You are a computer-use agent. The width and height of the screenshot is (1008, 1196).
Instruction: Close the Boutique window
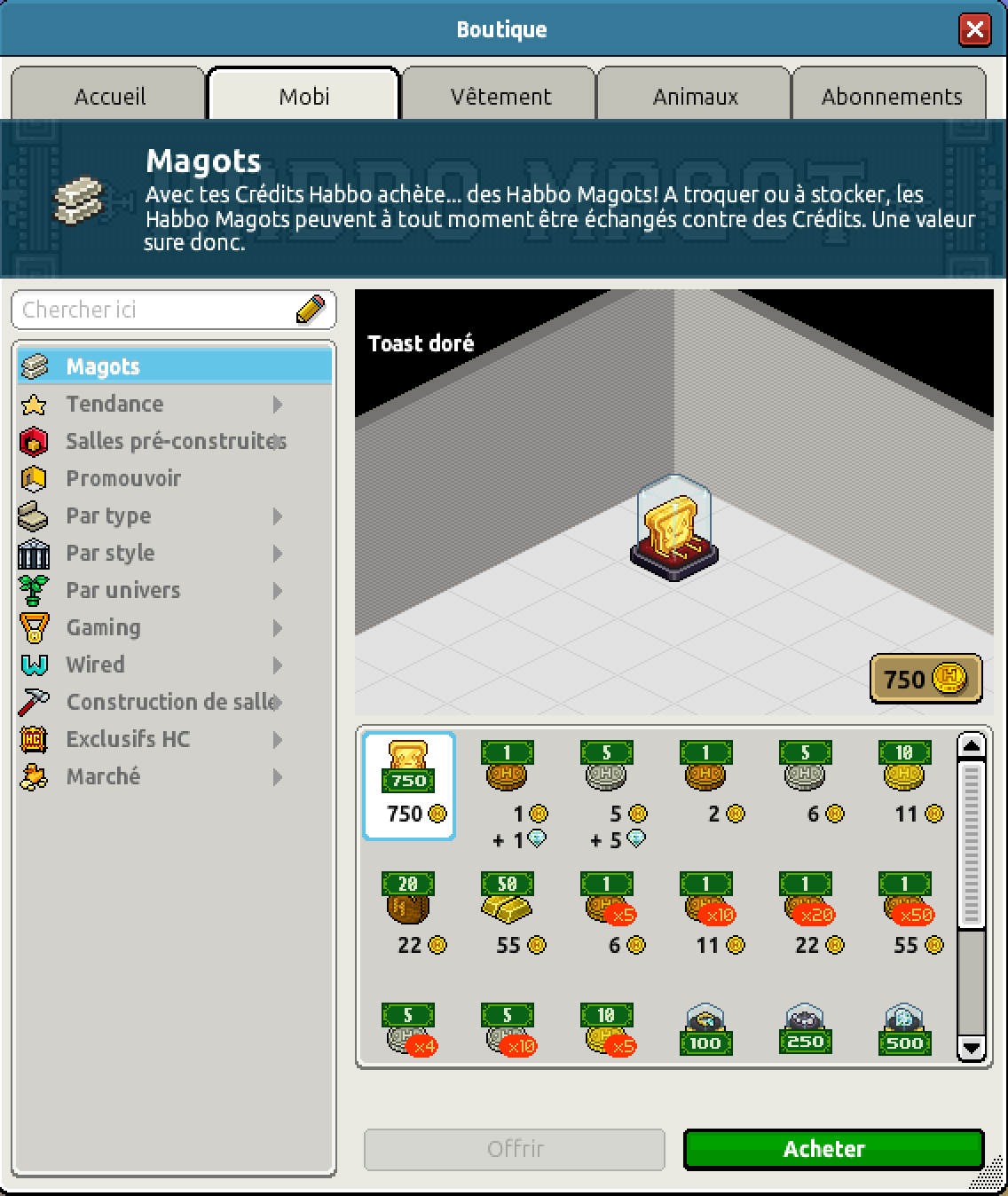pyautogui.click(x=974, y=29)
